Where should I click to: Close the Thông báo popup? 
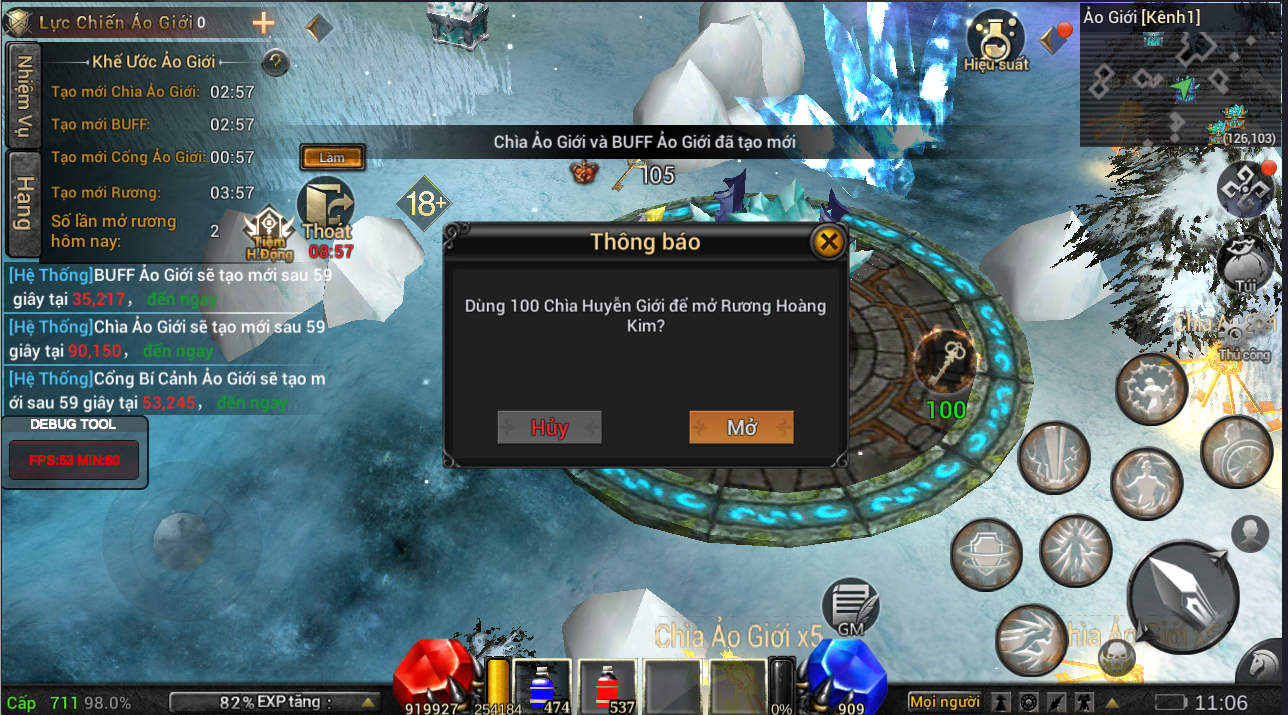(827, 241)
